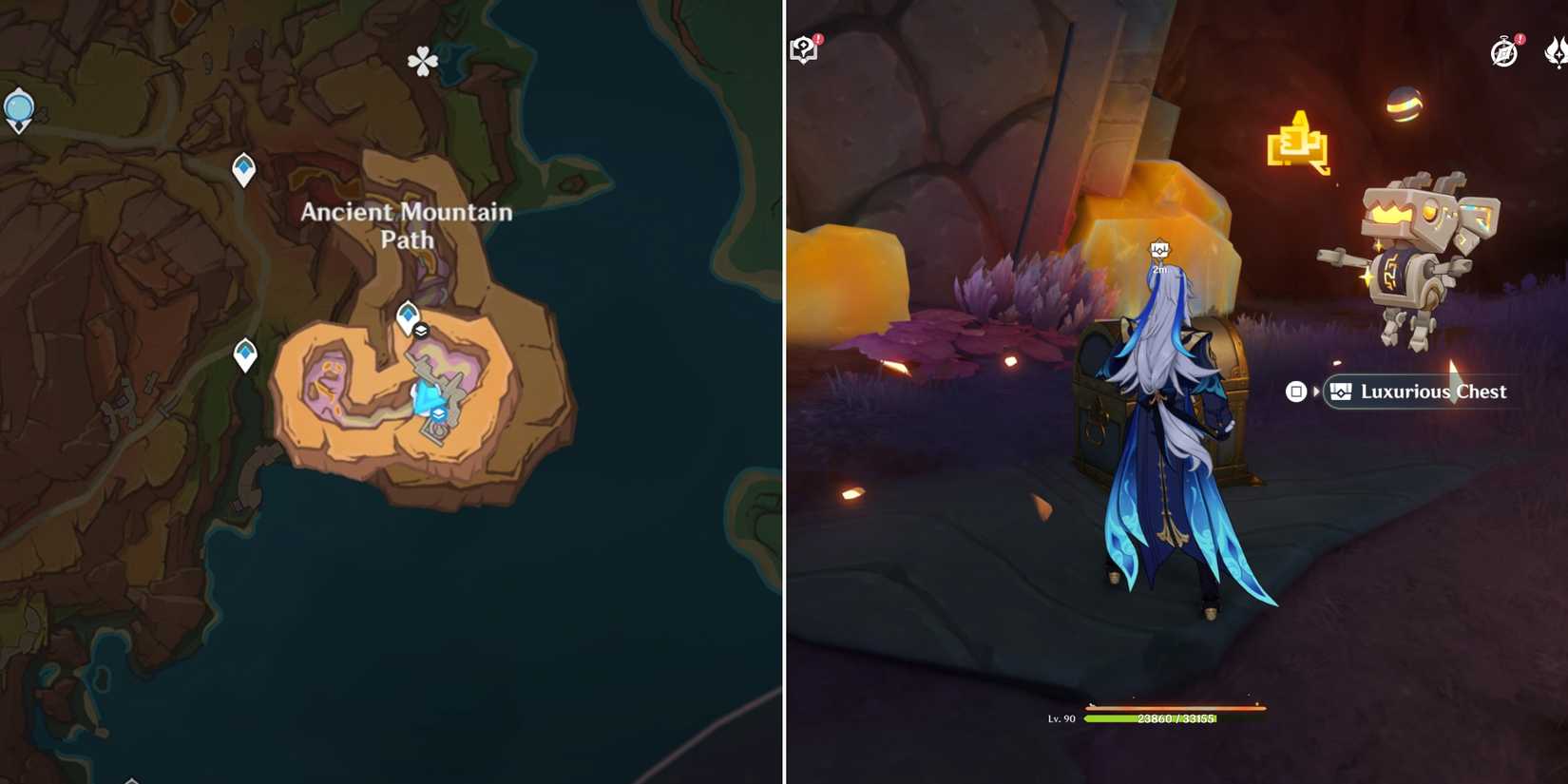This screenshot has width=1568, height=784.
Task: Toggle the map layer icon beside the player marker
Action: [x=439, y=413]
